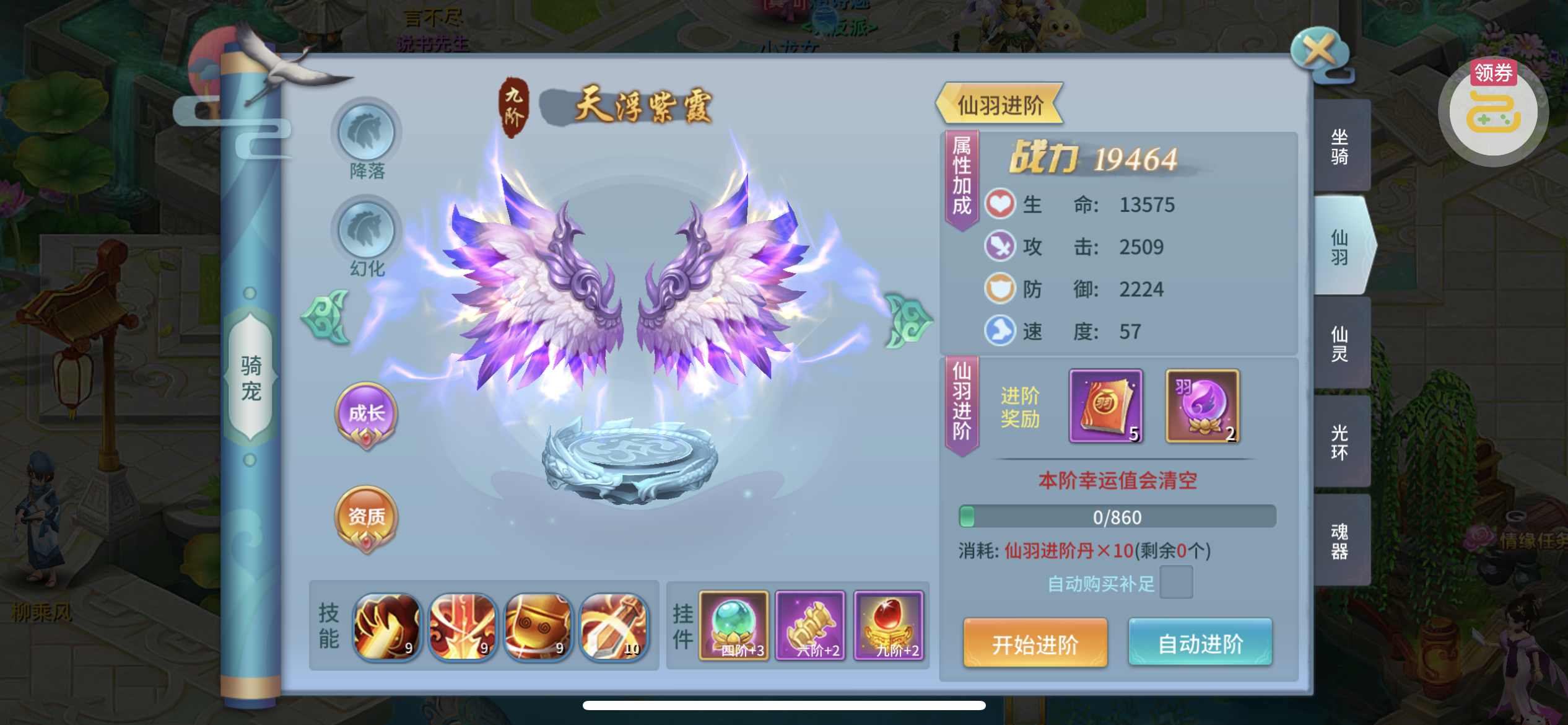1568x725 pixels.
Task: Switch to the 光环 tab
Action: pyautogui.click(x=1340, y=441)
